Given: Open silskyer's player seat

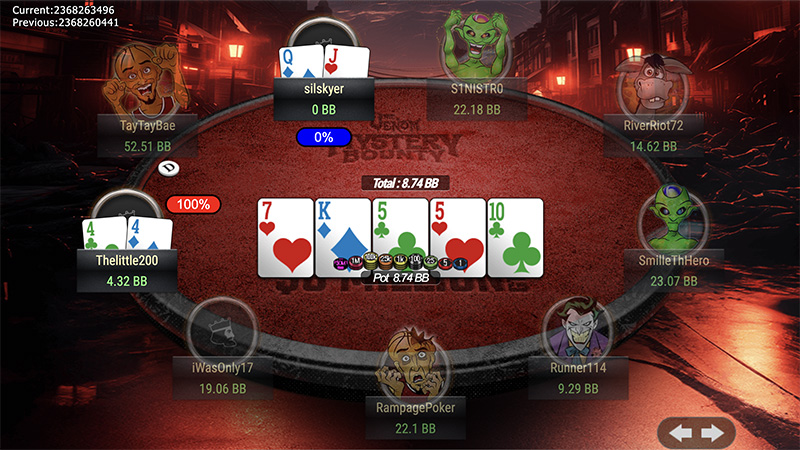Looking at the screenshot, I should [x=324, y=98].
